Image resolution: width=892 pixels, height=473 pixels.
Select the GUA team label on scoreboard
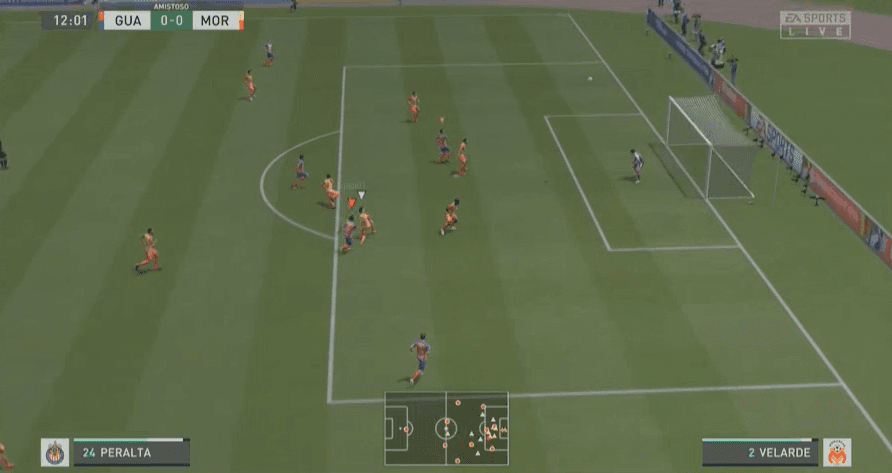[125, 20]
